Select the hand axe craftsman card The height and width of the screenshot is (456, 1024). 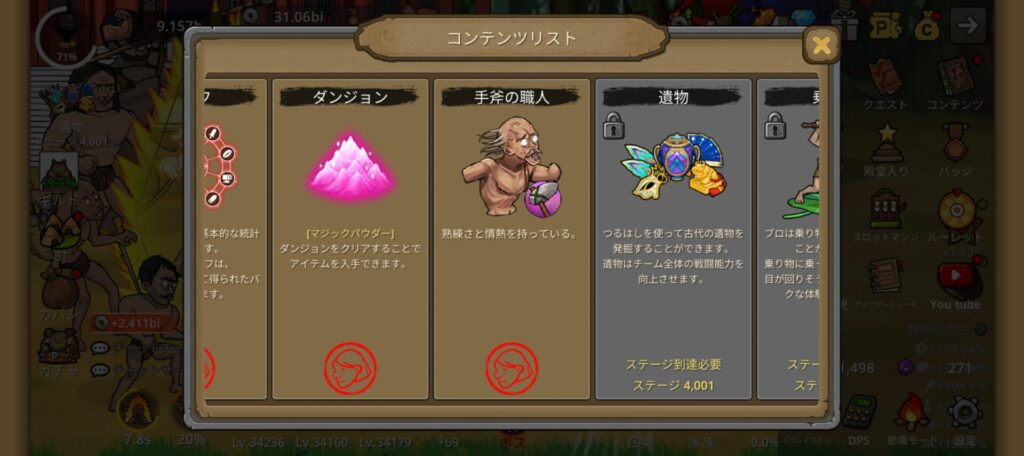512,238
